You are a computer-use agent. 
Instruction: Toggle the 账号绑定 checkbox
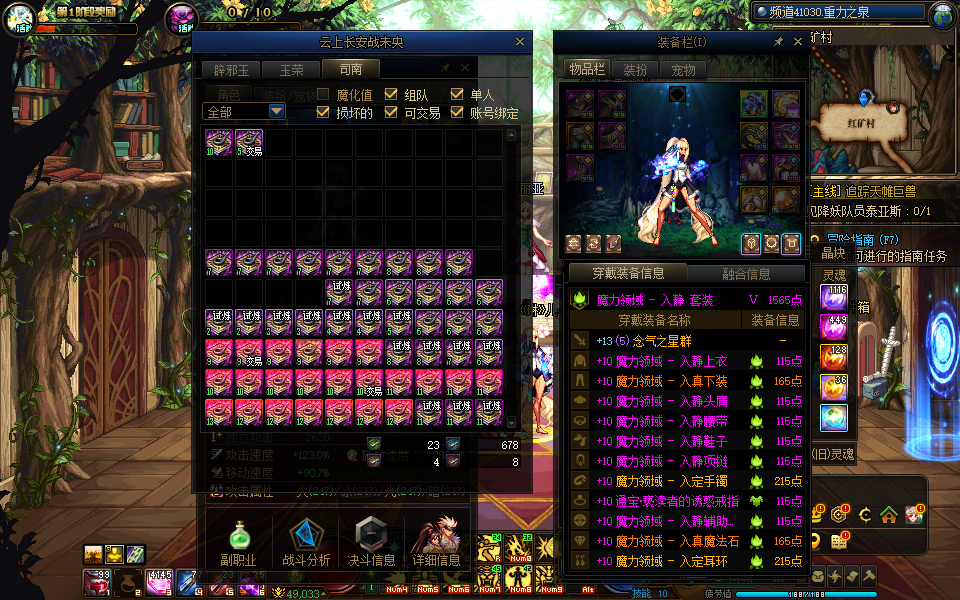point(457,112)
